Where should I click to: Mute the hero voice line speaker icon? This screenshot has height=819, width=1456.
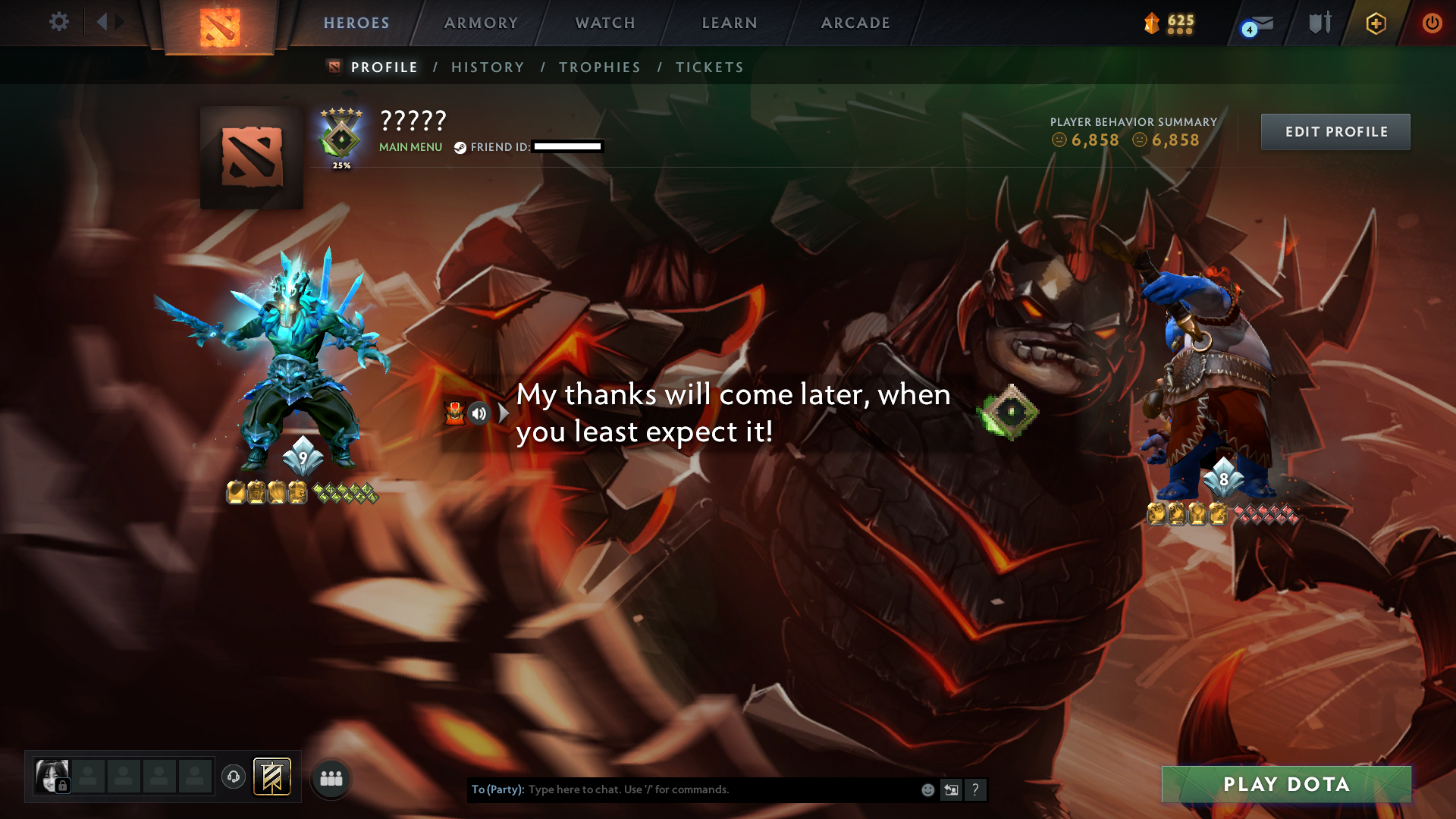point(479,413)
